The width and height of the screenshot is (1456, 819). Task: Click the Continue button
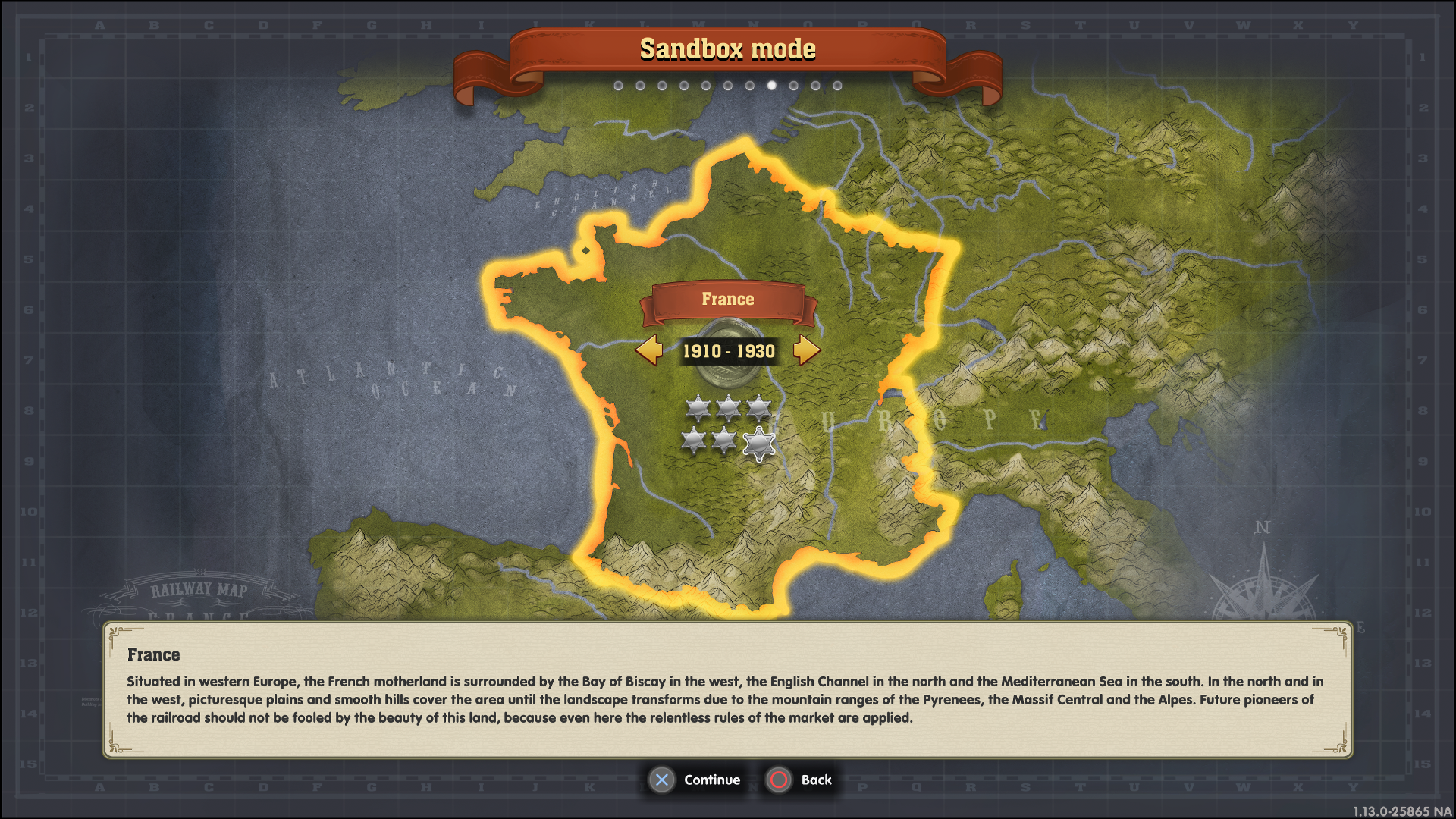coord(695,780)
